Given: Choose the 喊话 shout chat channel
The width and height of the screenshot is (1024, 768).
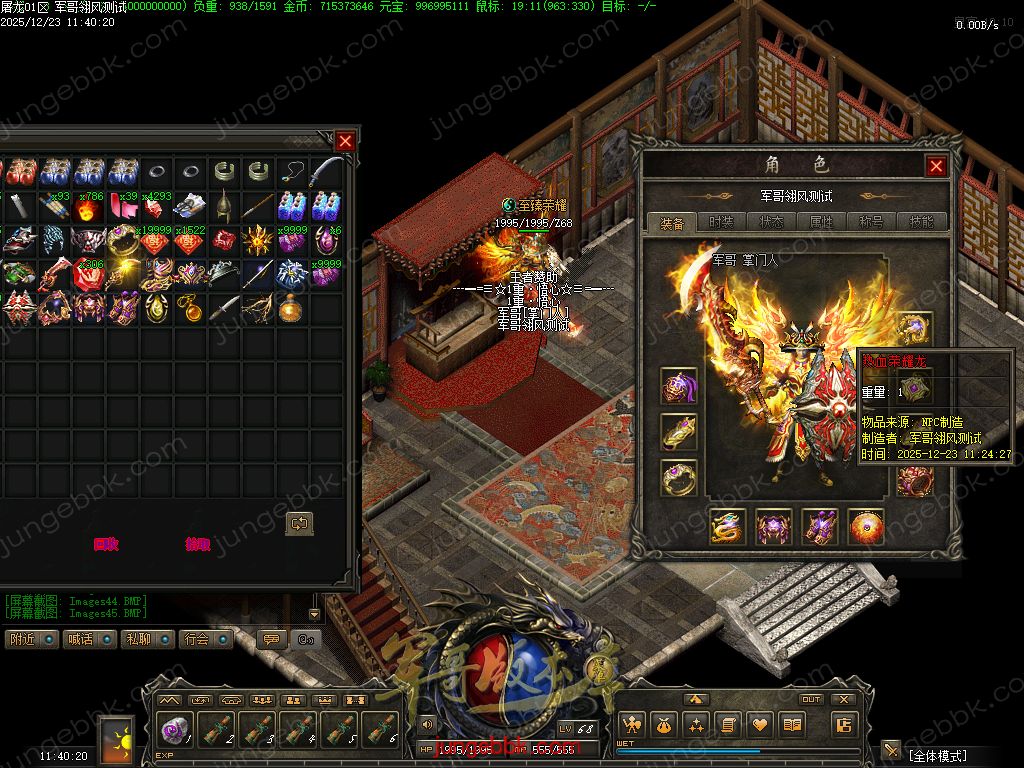Looking at the screenshot, I should click(88, 639).
